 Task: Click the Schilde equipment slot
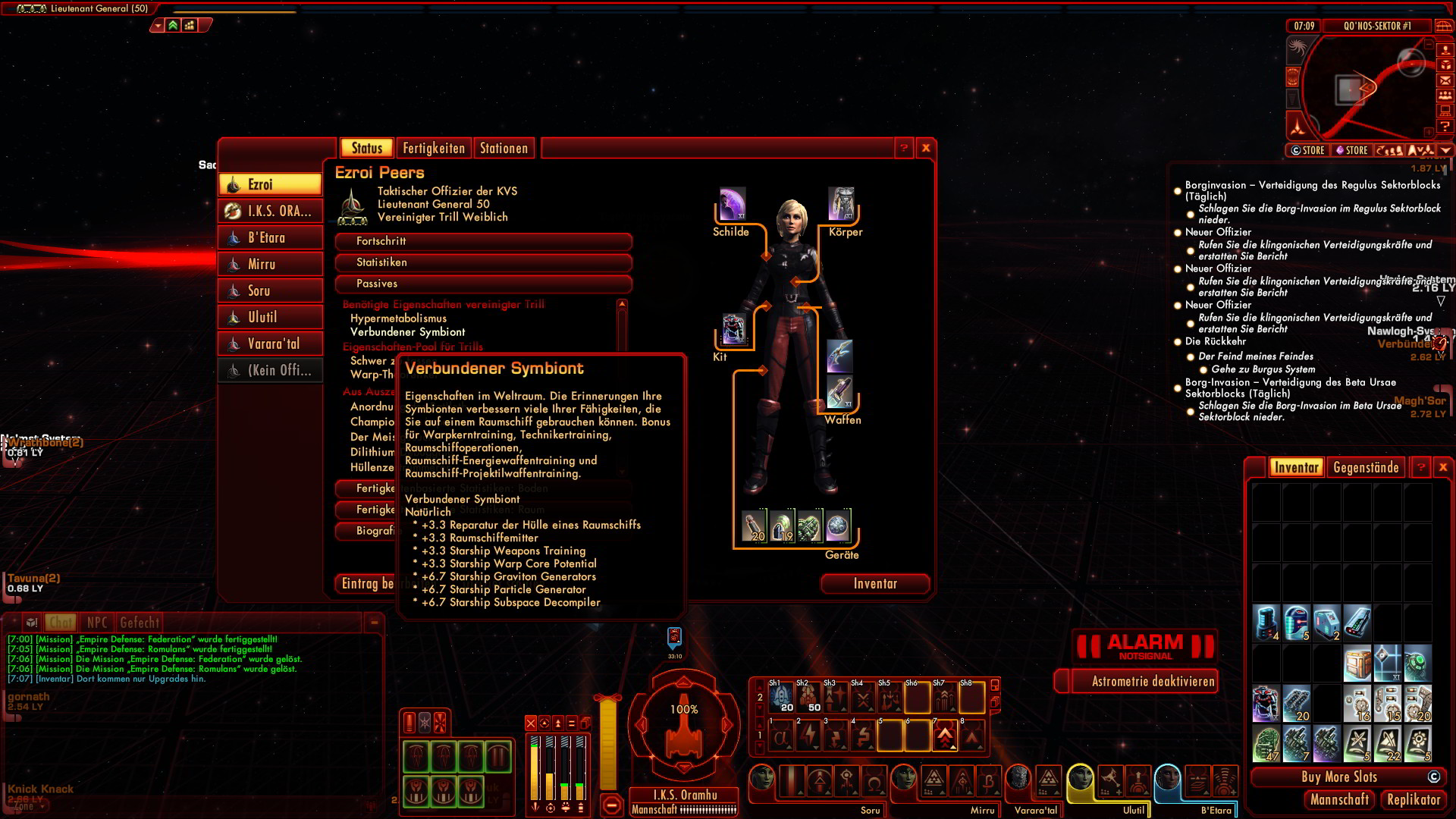tap(732, 205)
